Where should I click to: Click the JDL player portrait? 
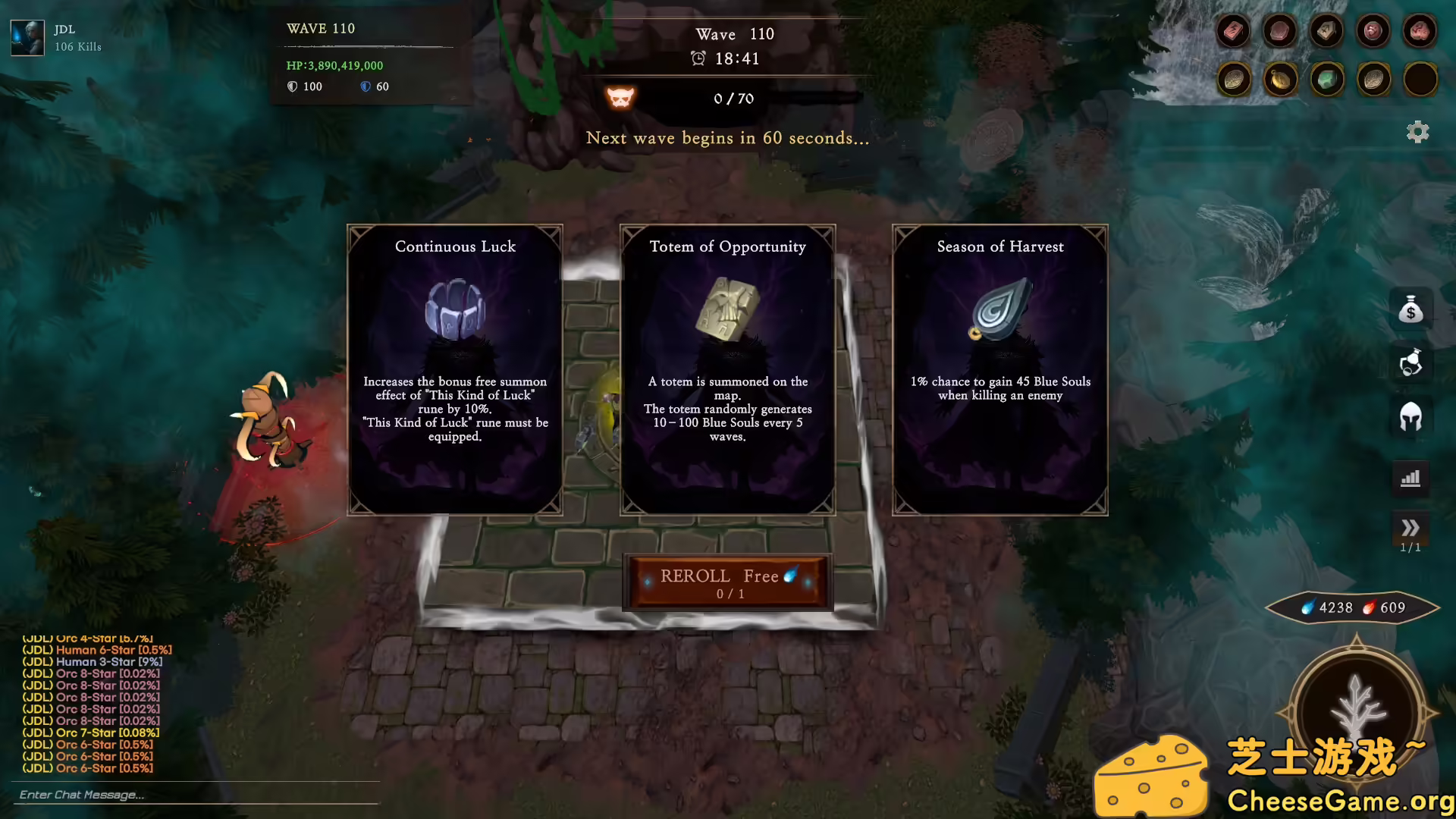(x=27, y=37)
